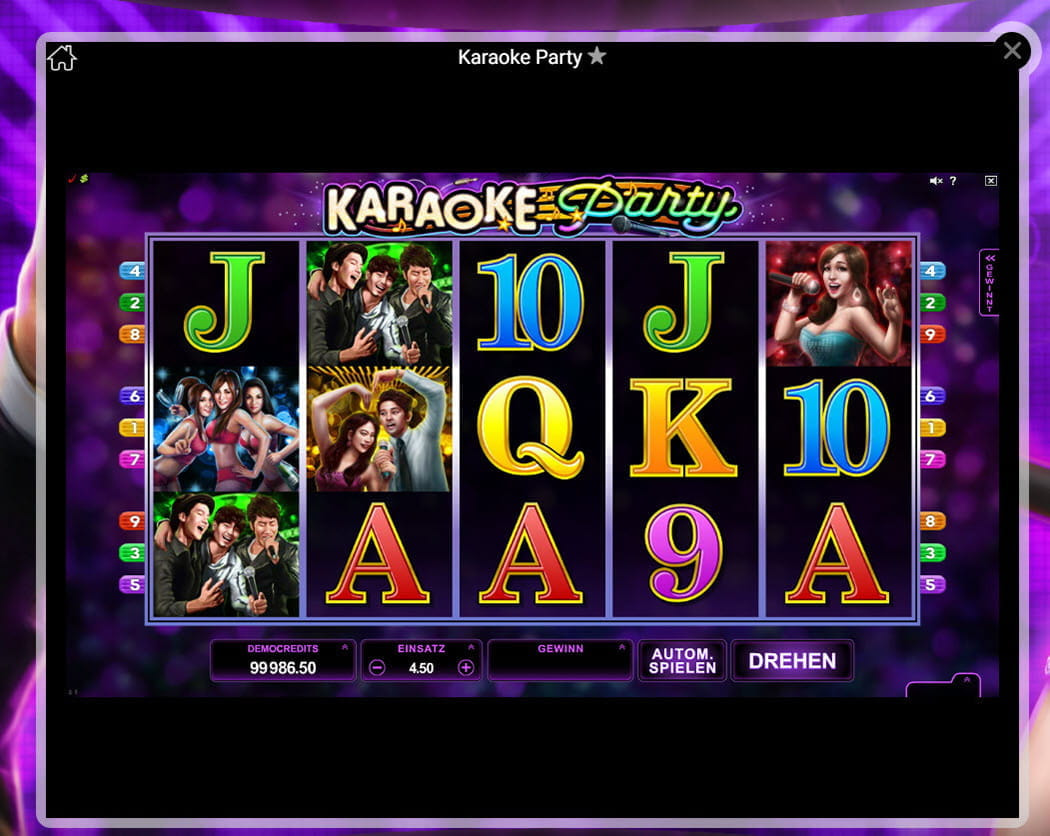Viewport: 1050px width, 836px height.
Task: Toggle the muted sound speaker icon
Action: coord(935,181)
